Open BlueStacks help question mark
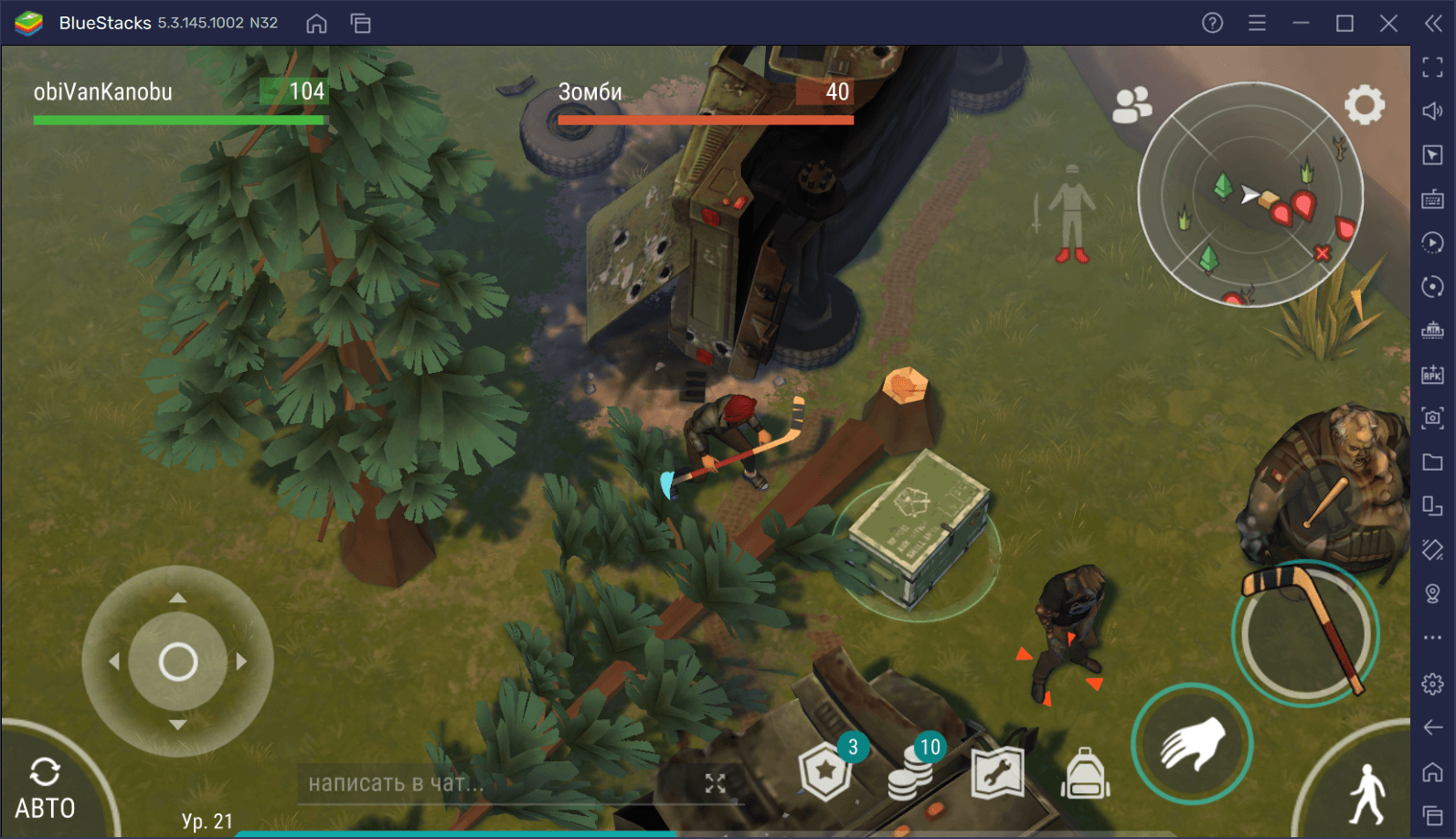1456x839 pixels. click(x=1212, y=23)
